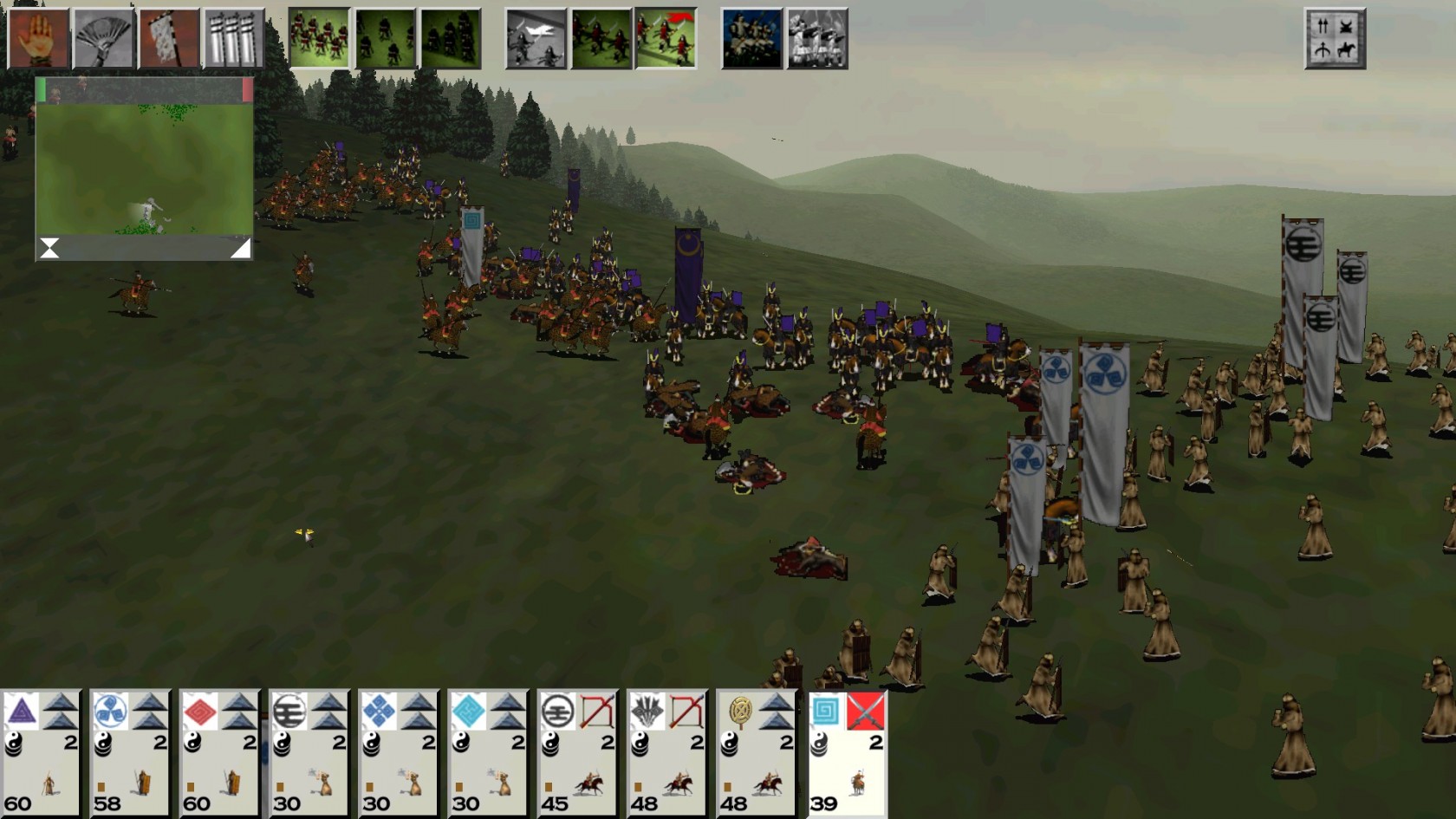Image resolution: width=1456 pixels, height=819 pixels.
Task: Toggle the red flag soldiers icon
Action: [666, 39]
